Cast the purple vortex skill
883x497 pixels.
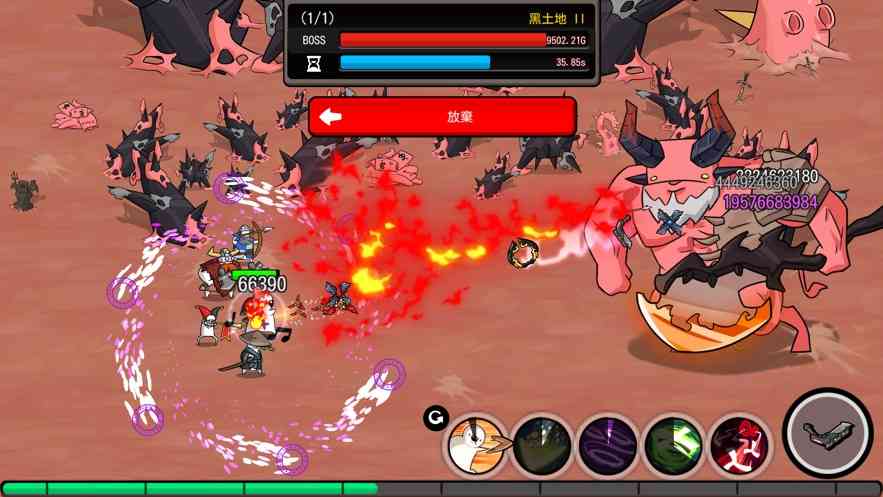coord(608,444)
